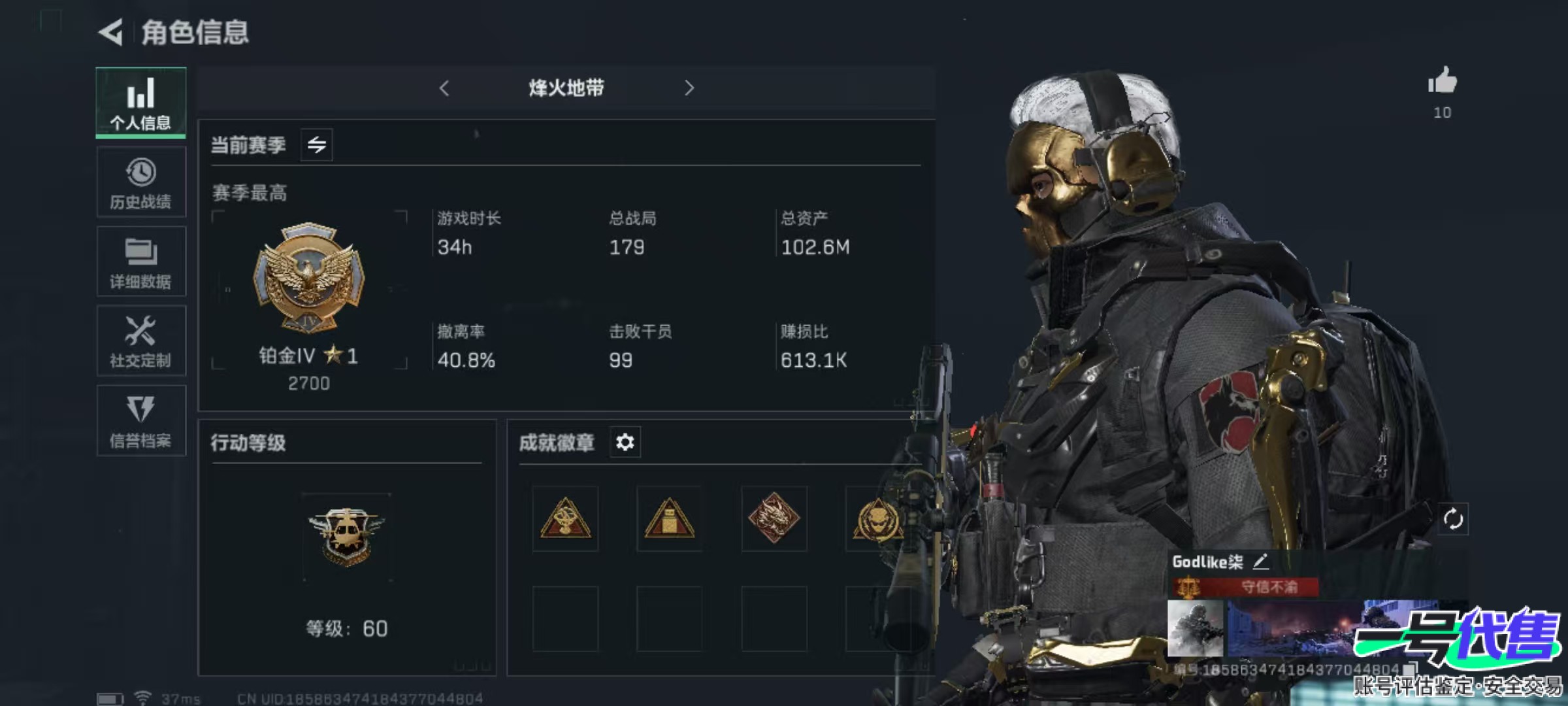This screenshot has height=706, width=1568.
Task: View the level 60 helicopter badge
Action: [x=347, y=536]
